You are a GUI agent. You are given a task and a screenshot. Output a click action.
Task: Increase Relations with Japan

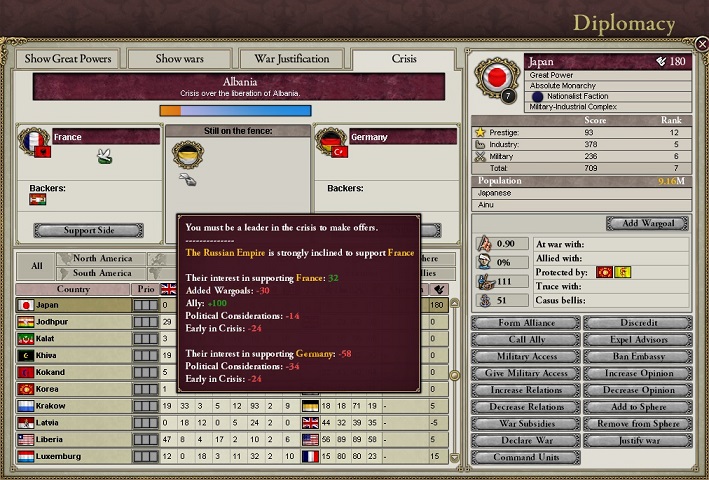click(x=524, y=390)
